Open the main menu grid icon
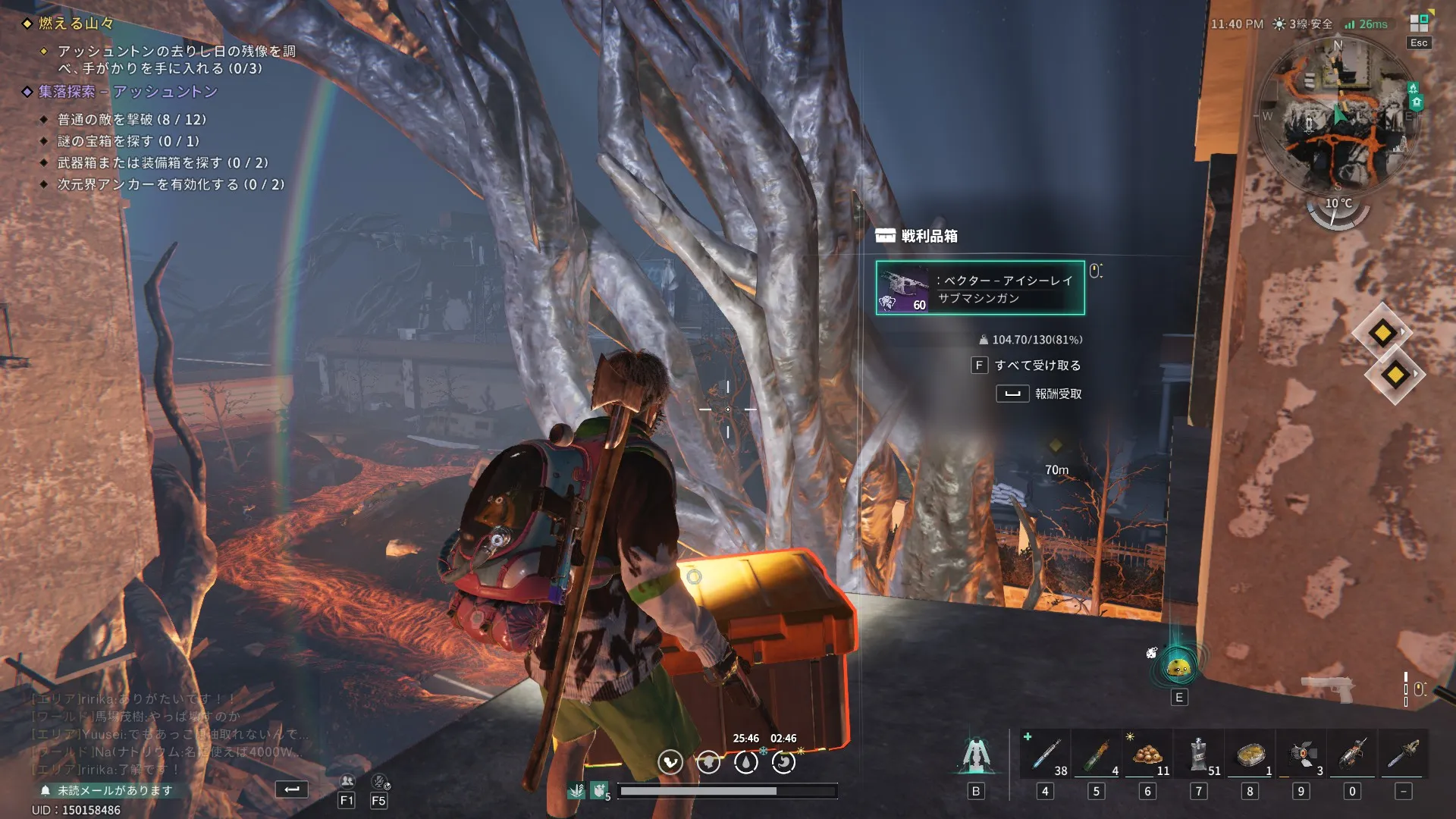 click(1419, 24)
